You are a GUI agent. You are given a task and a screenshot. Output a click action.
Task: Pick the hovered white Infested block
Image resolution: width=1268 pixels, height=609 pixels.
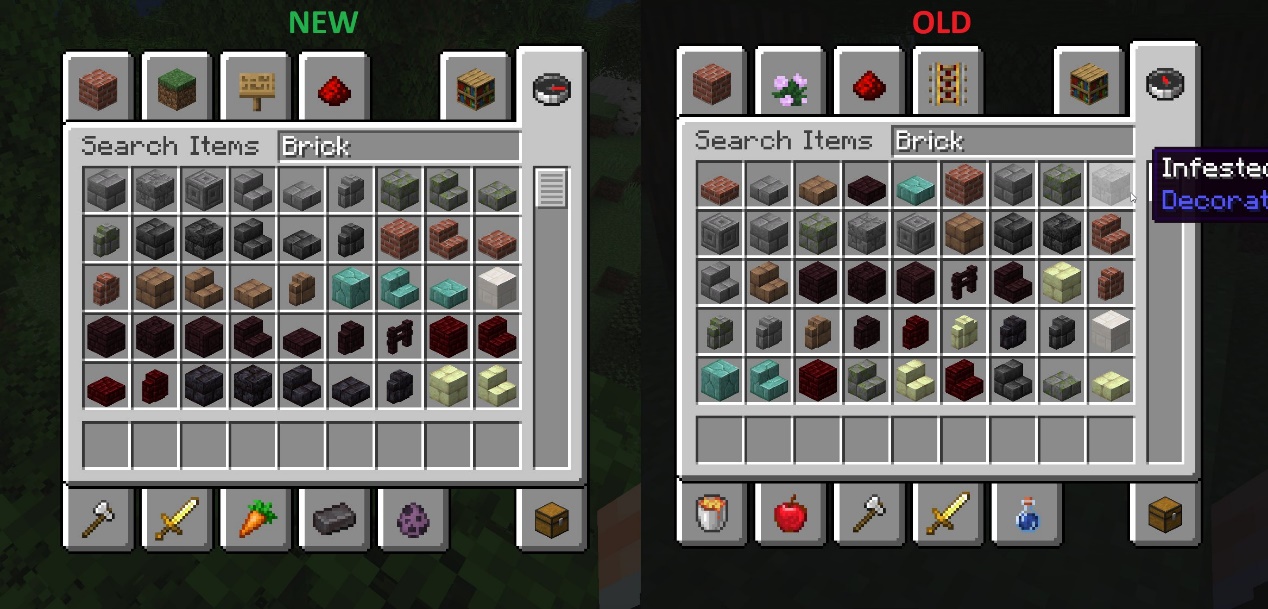pyautogui.click(x=1110, y=185)
